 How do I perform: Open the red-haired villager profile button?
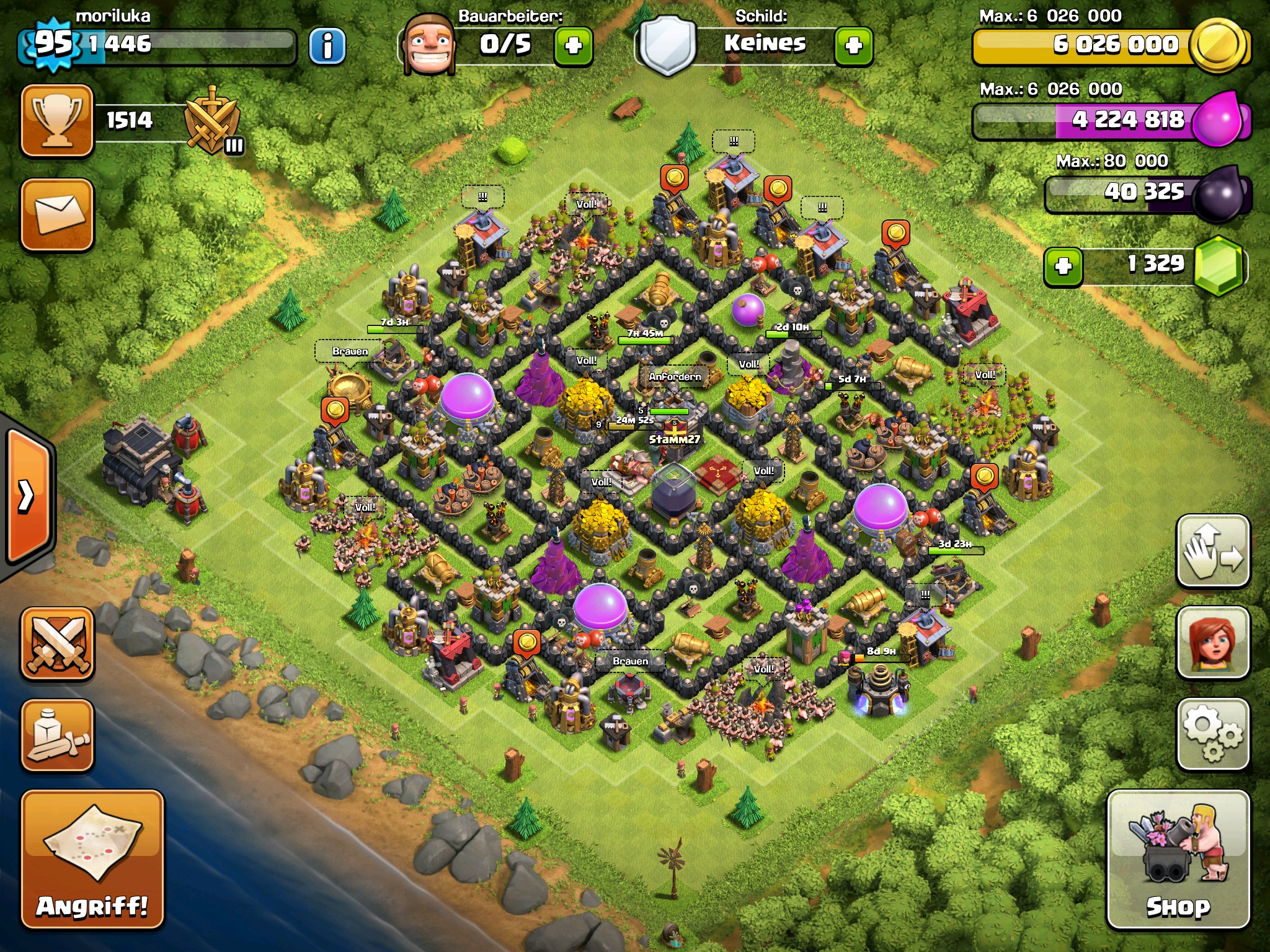point(1212,642)
